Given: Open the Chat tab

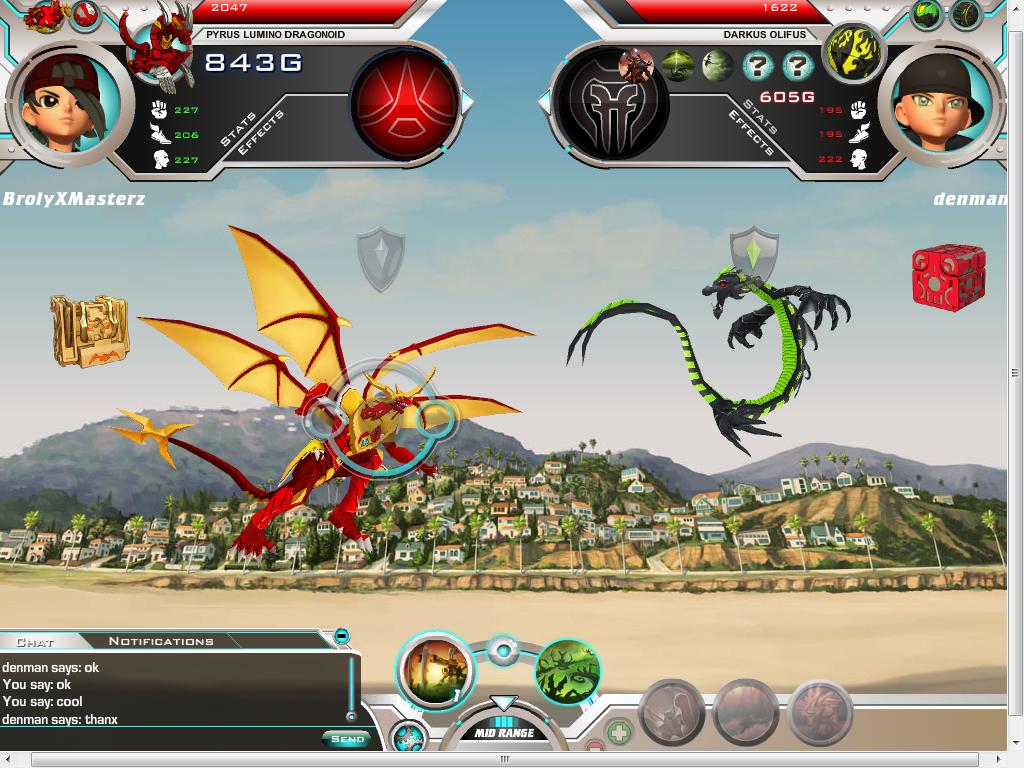Looking at the screenshot, I should coord(36,641).
